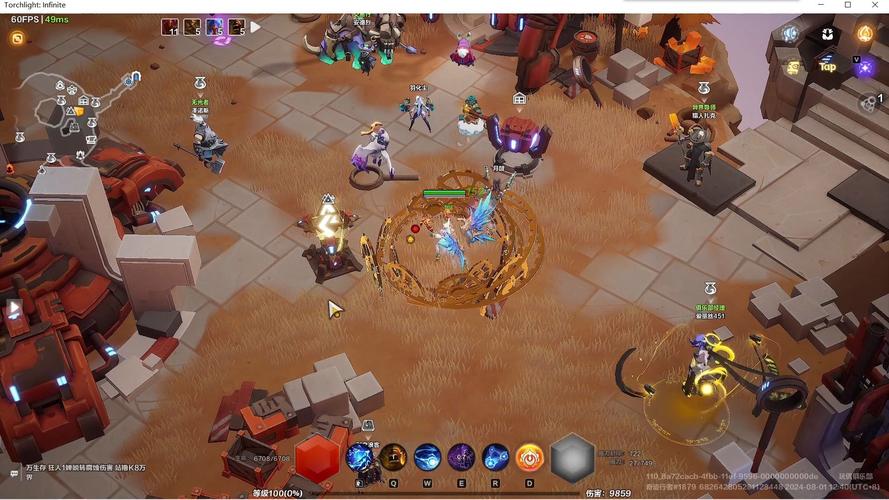Click the grey hexagon mana orb
Viewport: 889px width, 500px height.
tap(573, 458)
